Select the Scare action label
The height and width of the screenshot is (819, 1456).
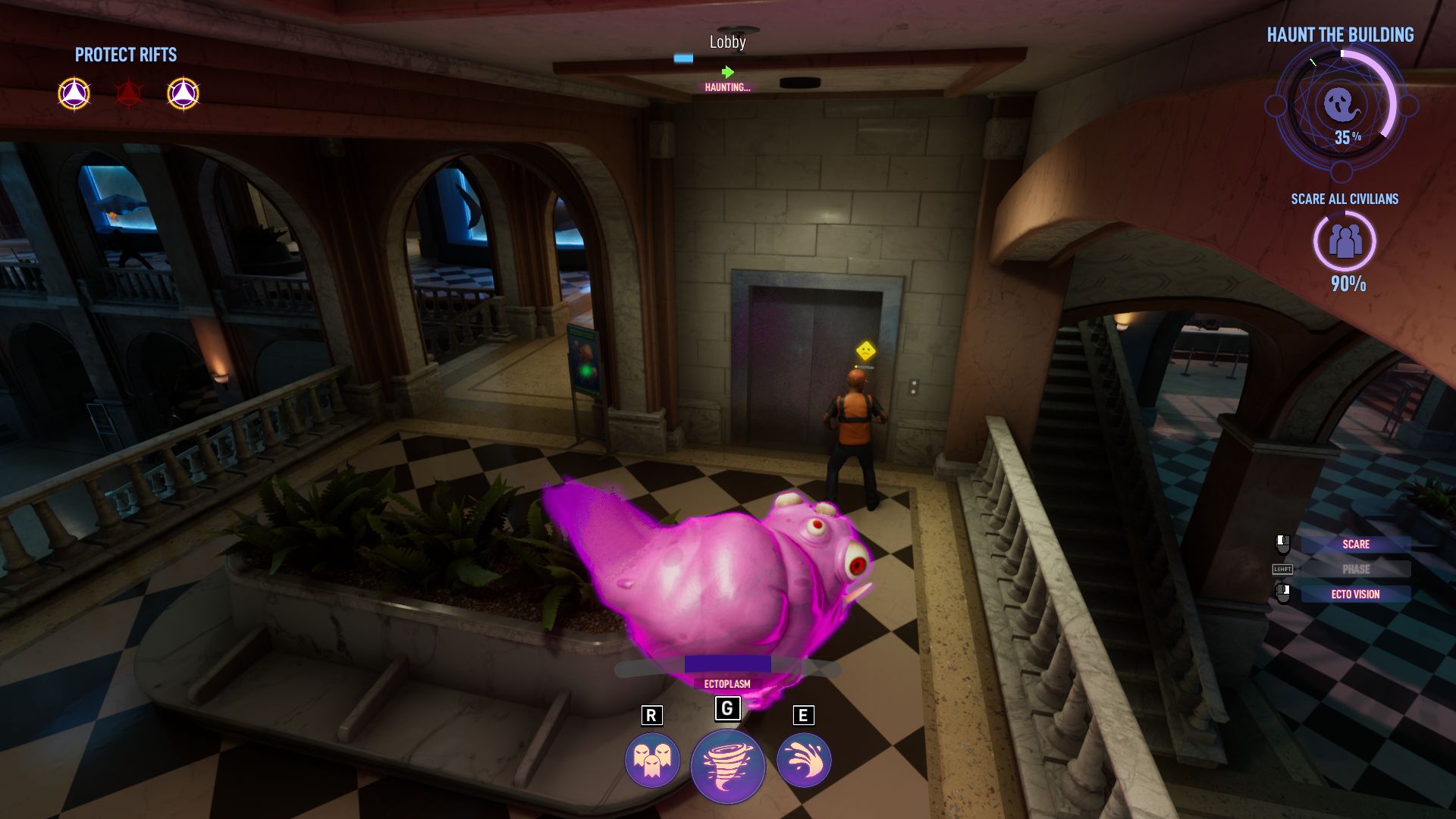[1355, 544]
